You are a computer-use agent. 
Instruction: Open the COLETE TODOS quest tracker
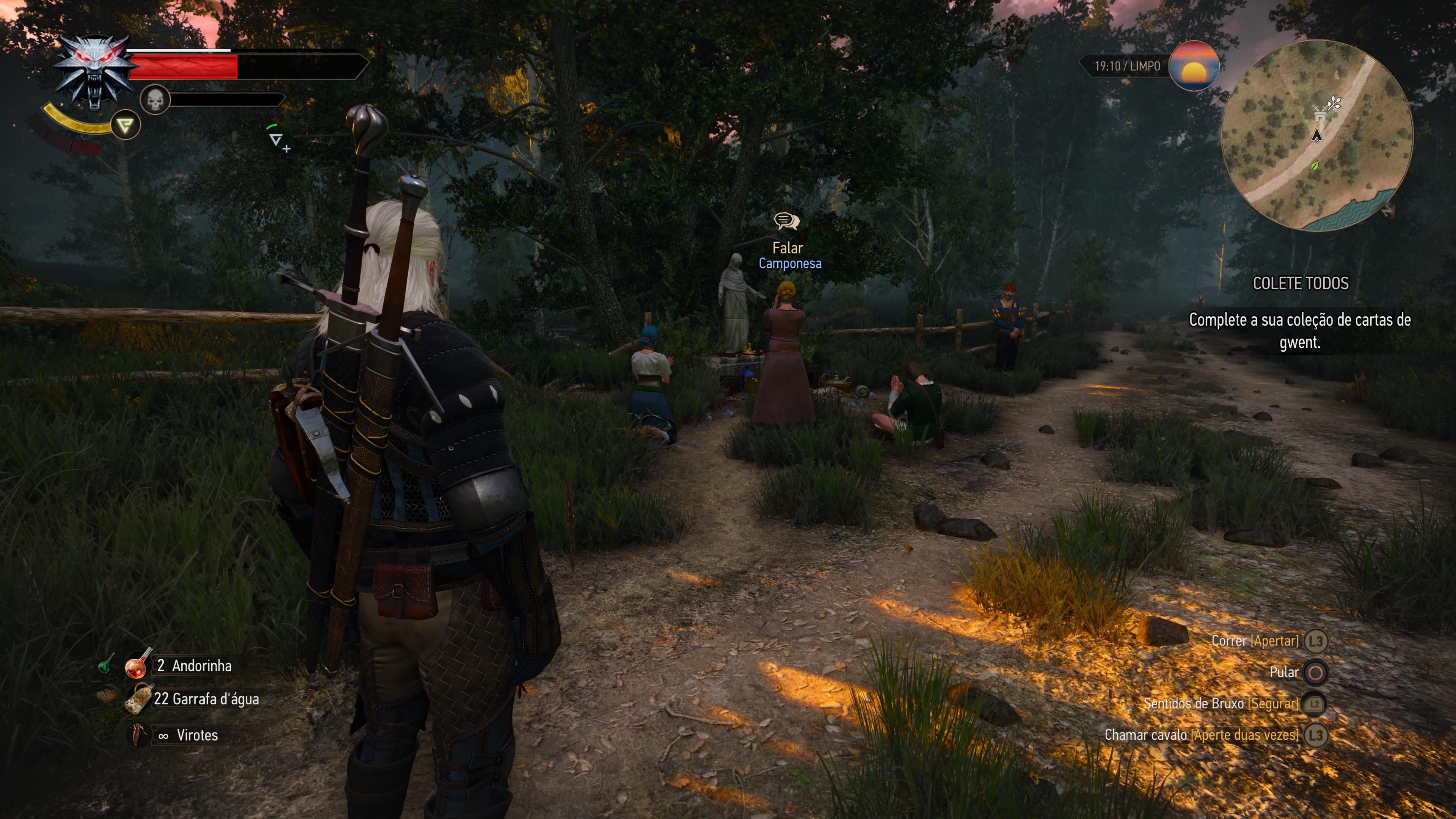click(1300, 283)
